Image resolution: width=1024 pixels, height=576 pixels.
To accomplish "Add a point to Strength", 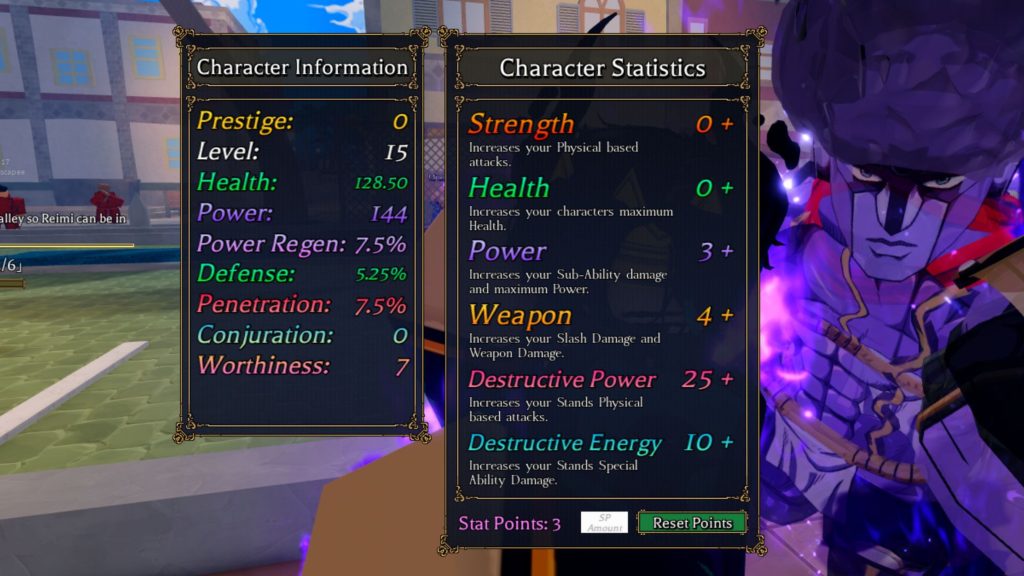I will (727, 124).
